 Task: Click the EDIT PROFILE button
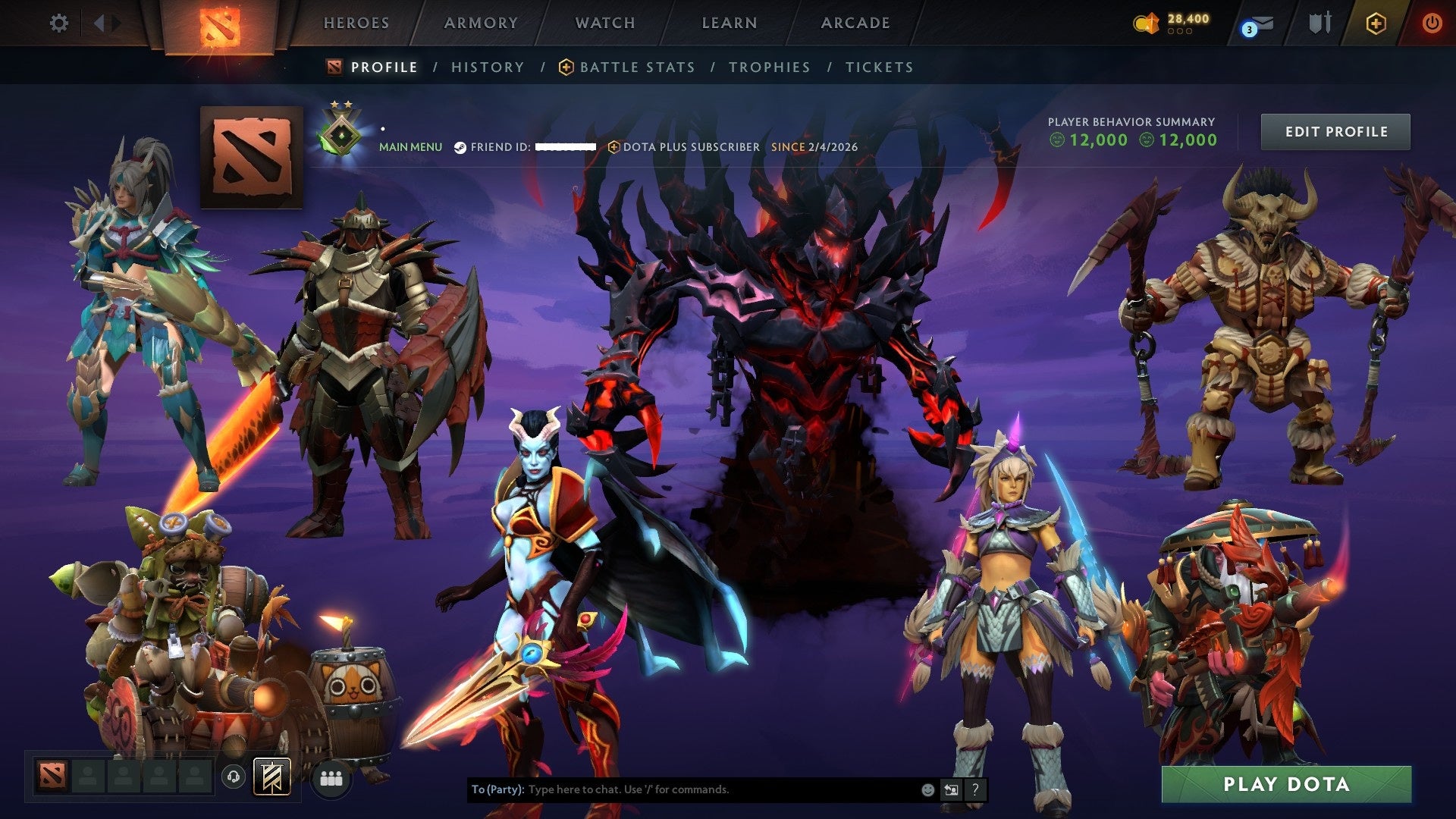tap(1335, 131)
